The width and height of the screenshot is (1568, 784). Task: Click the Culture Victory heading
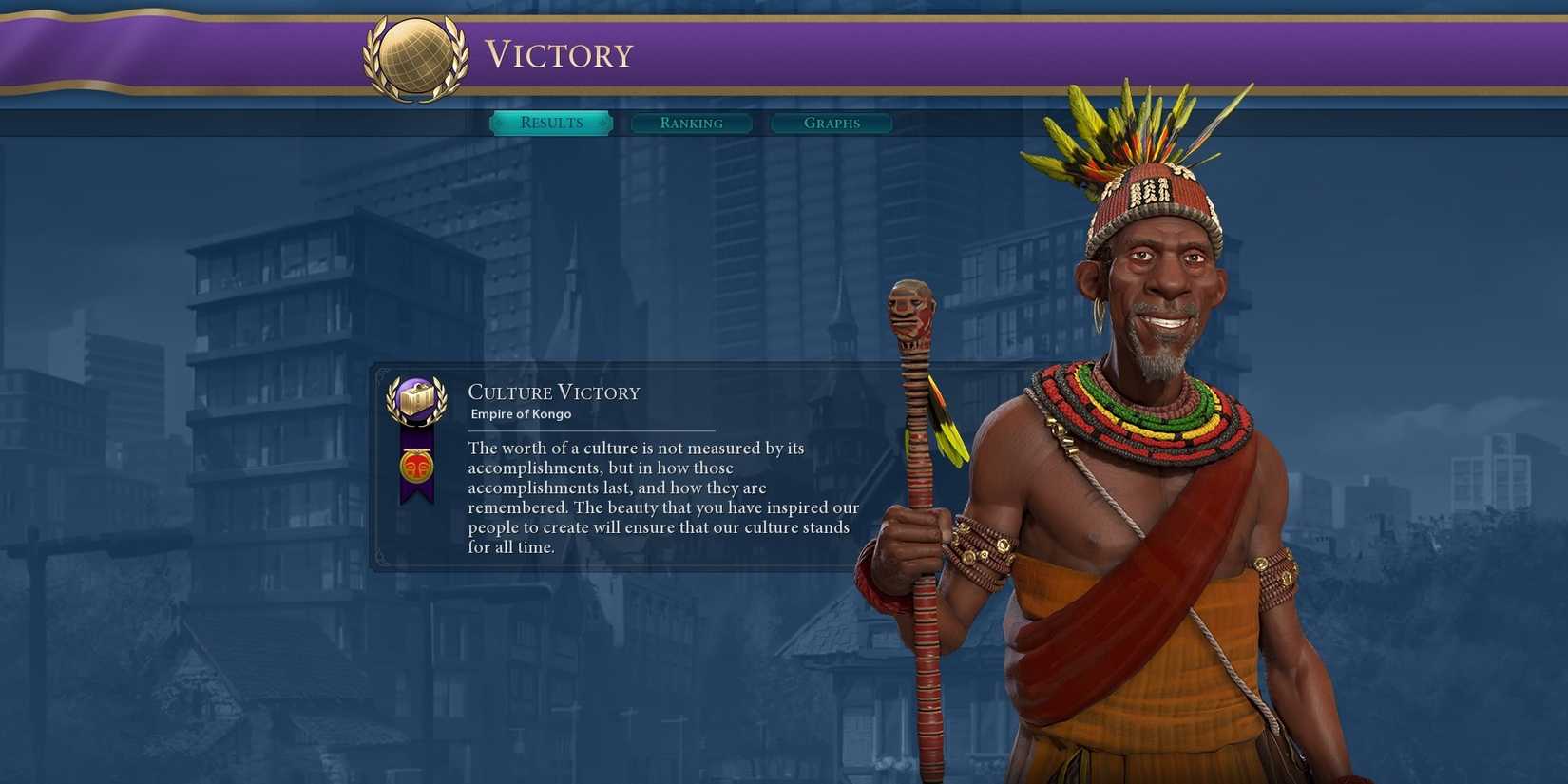coord(554,392)
